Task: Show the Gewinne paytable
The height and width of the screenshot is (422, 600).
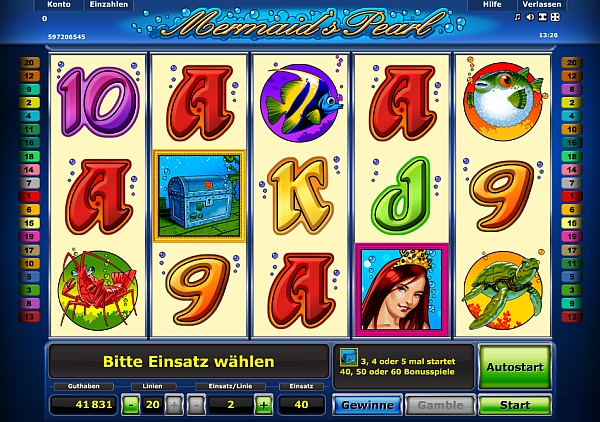Action: tap(366, 405)
